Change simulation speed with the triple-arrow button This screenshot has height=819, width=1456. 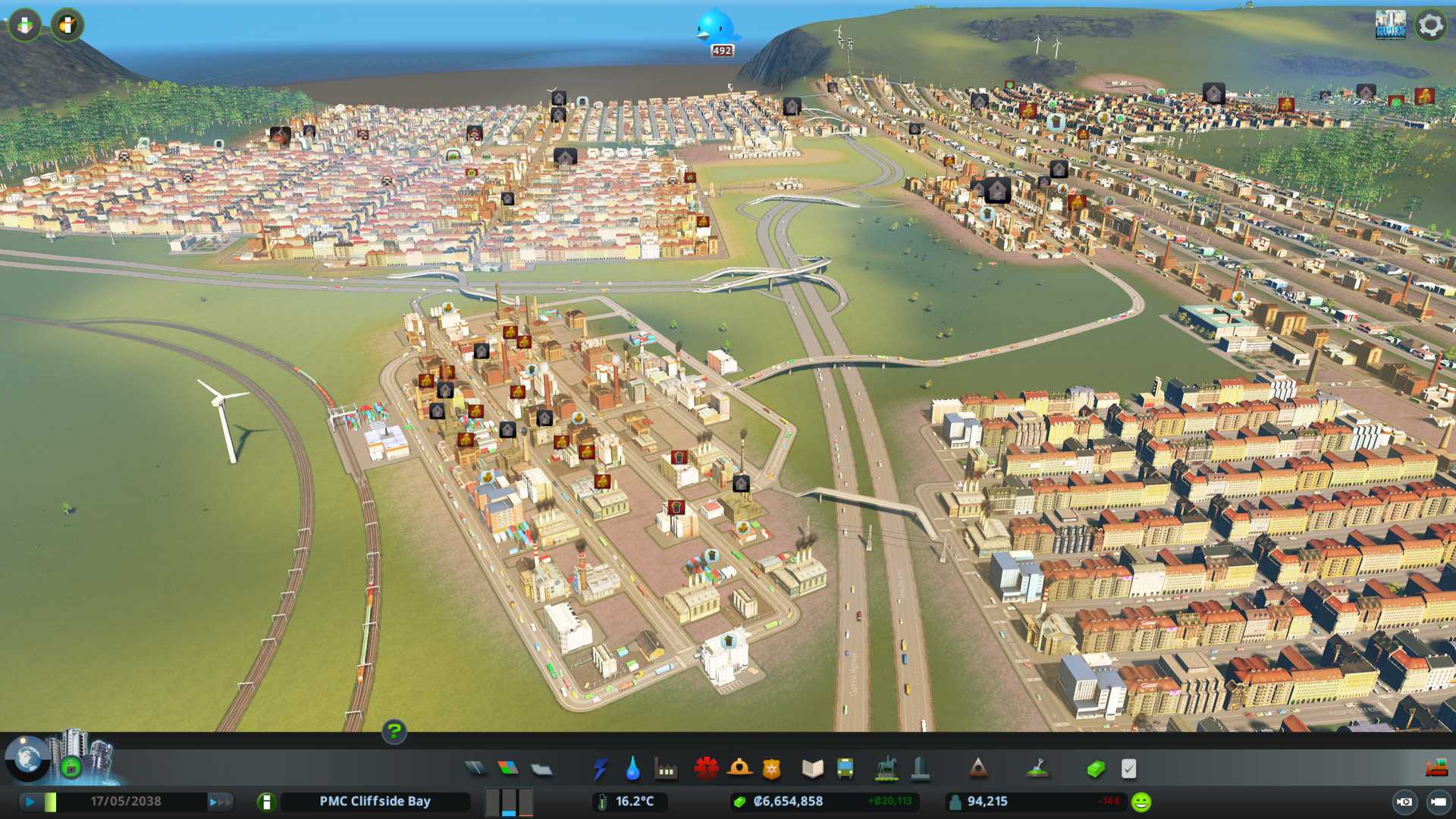coord(219,802)
